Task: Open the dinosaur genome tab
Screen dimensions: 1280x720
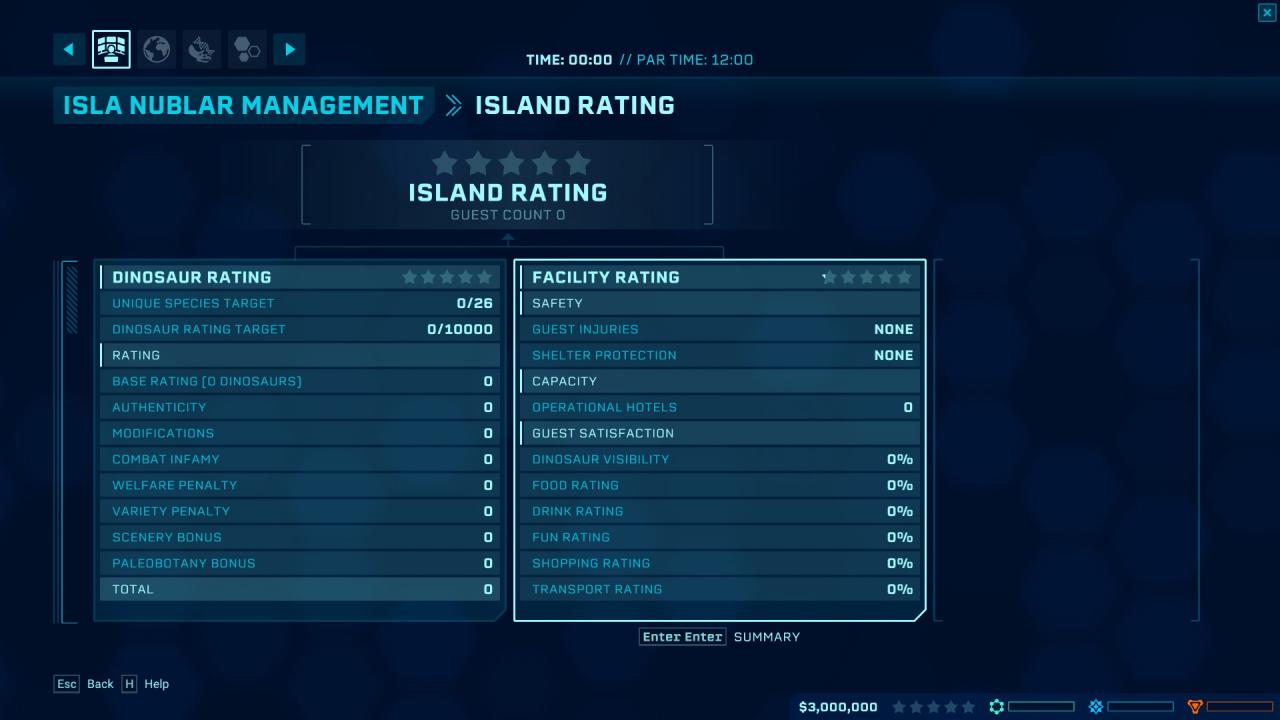Action: pyautogui.click(x=203, y=49)
